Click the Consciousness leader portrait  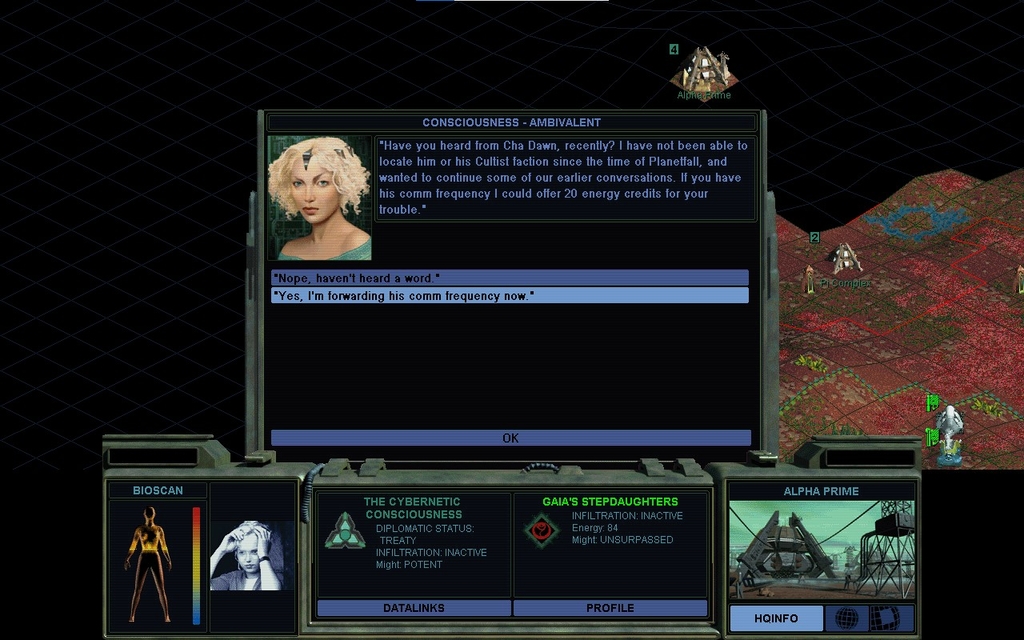click(320, 198)
